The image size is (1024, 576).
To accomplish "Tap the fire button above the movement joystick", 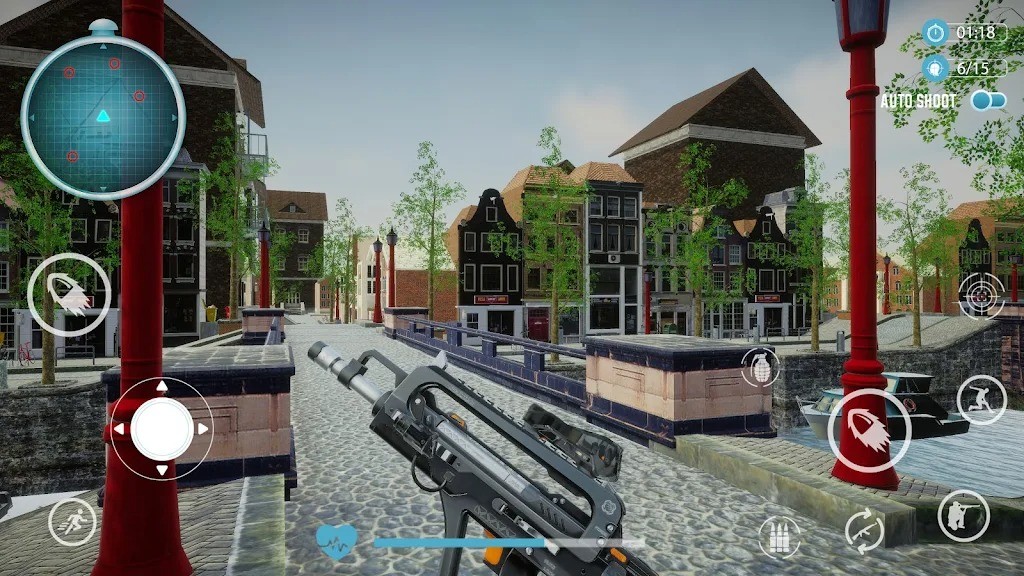I will tap(68, 295).
